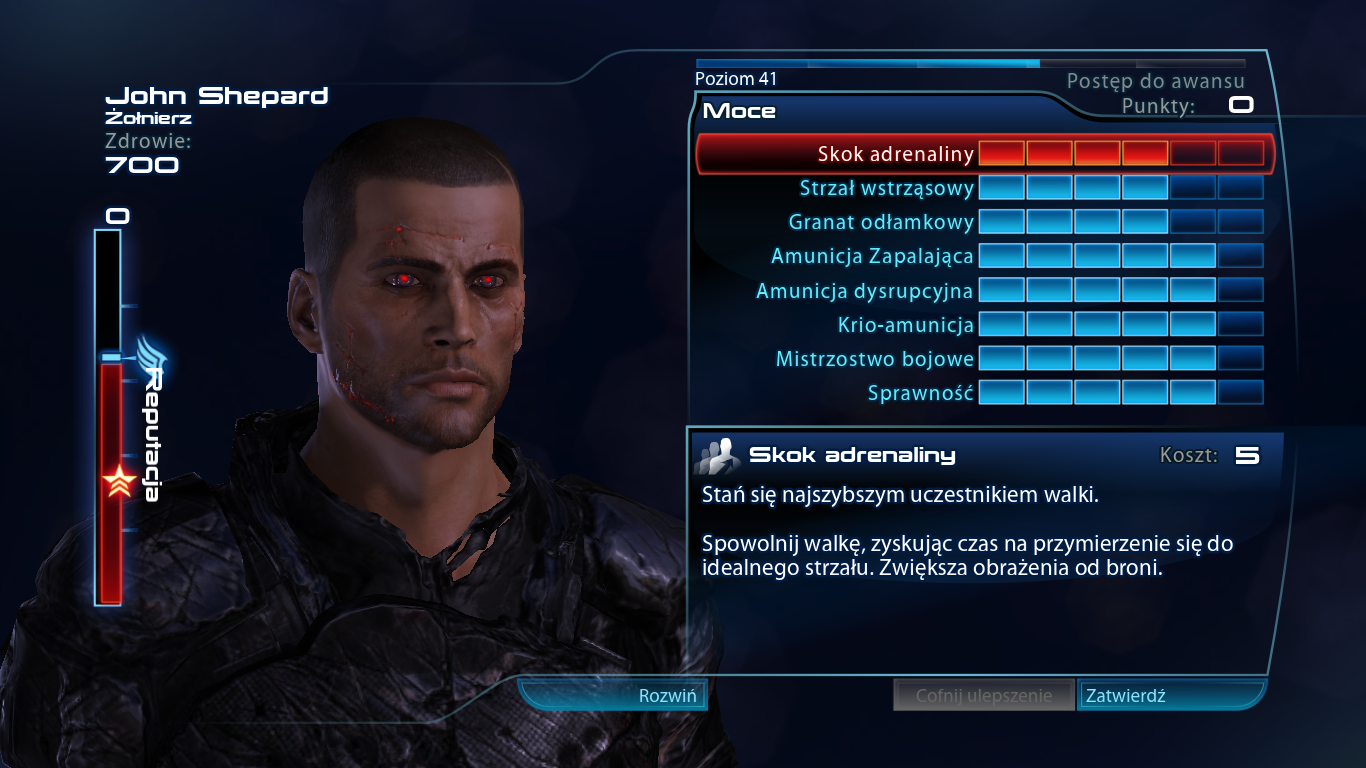The height and width of the screenshot is (768, 1366).
Task: Click the Punkty counter value
Action: point(1240,103)
